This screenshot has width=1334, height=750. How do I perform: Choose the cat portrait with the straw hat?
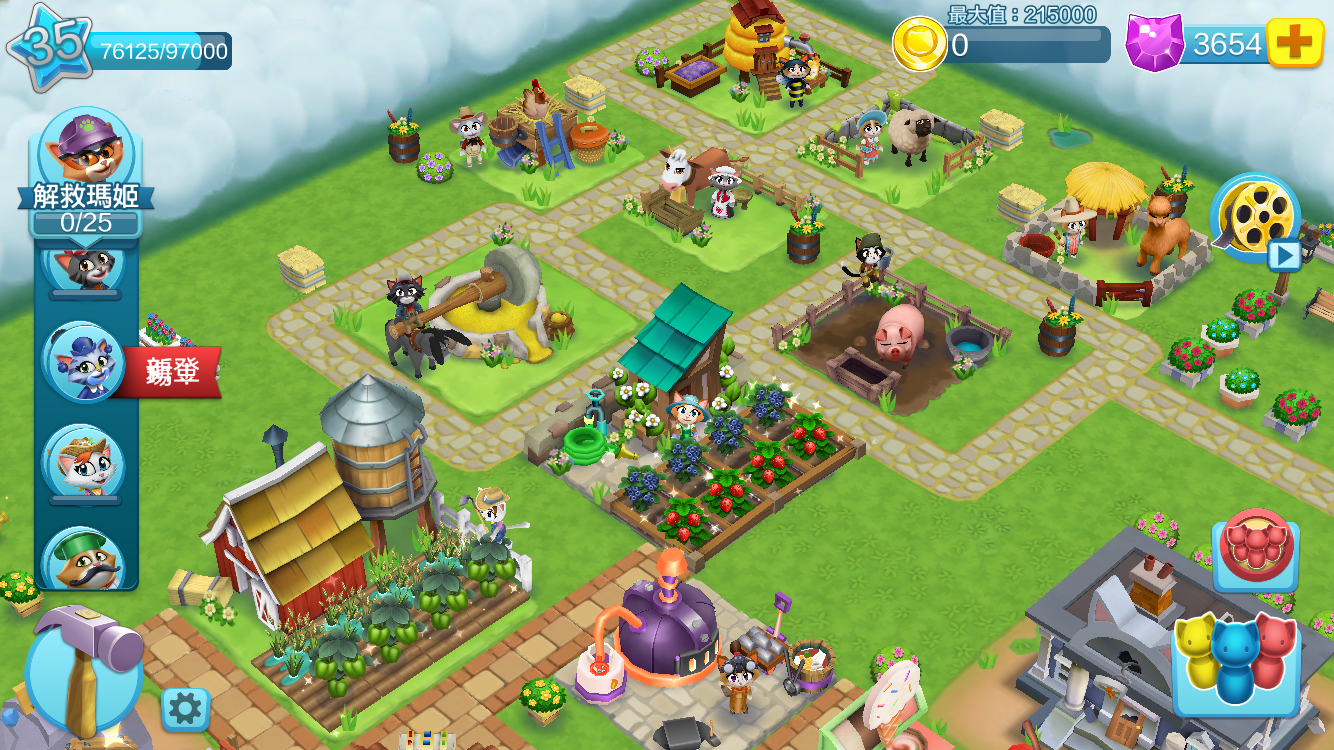[82, 464]
